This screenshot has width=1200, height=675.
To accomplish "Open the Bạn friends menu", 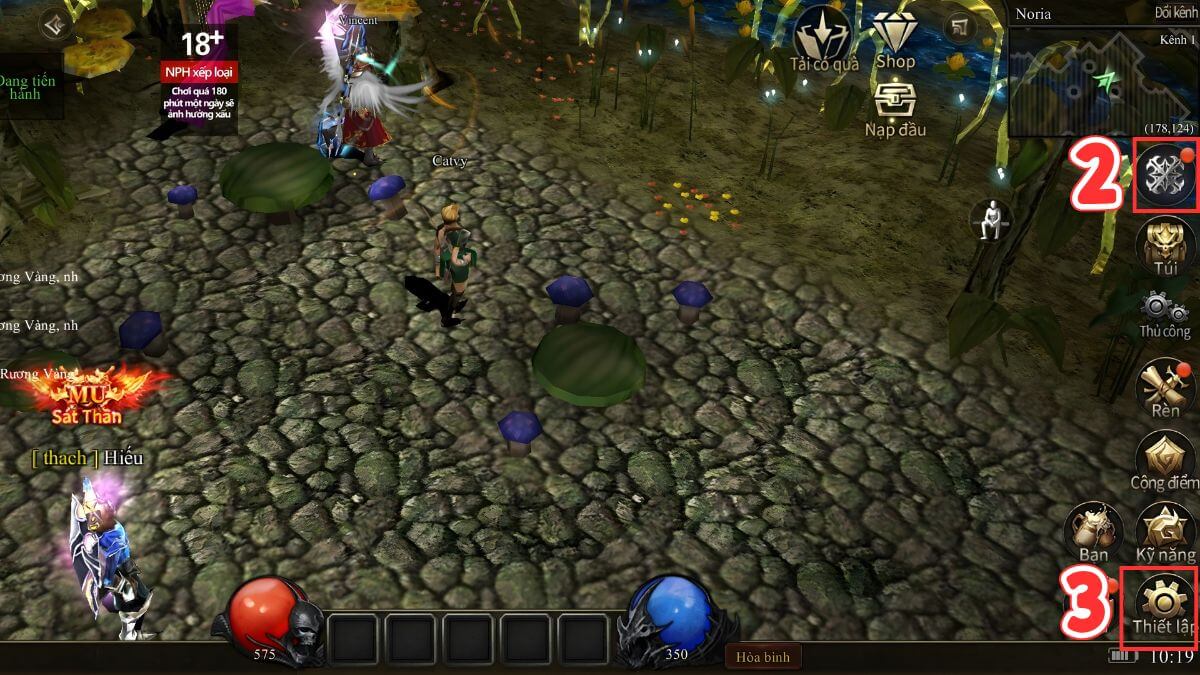I will pyautogui.click(x=1093, y=530).
